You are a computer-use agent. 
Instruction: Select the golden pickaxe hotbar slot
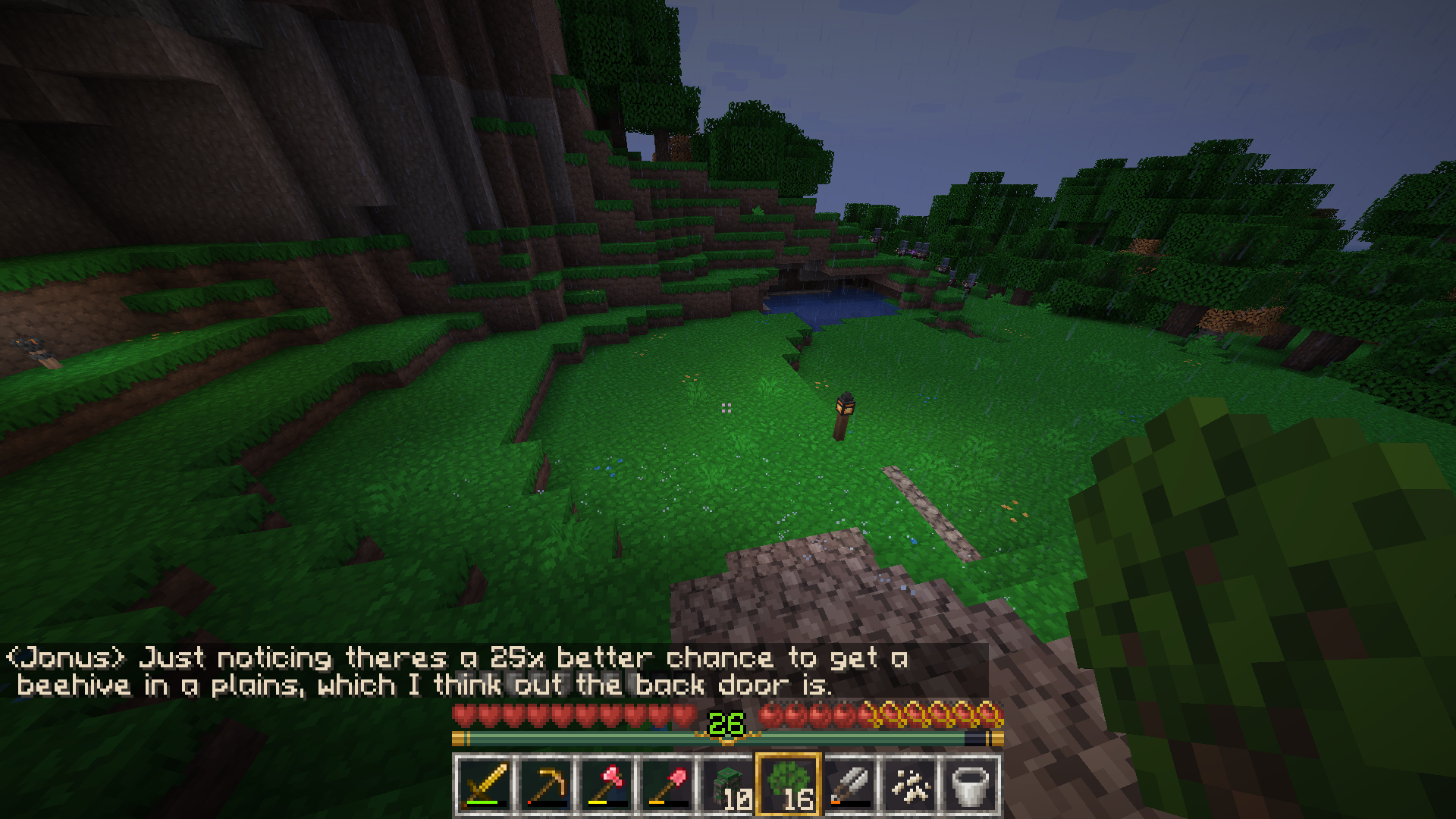[545, 785]
